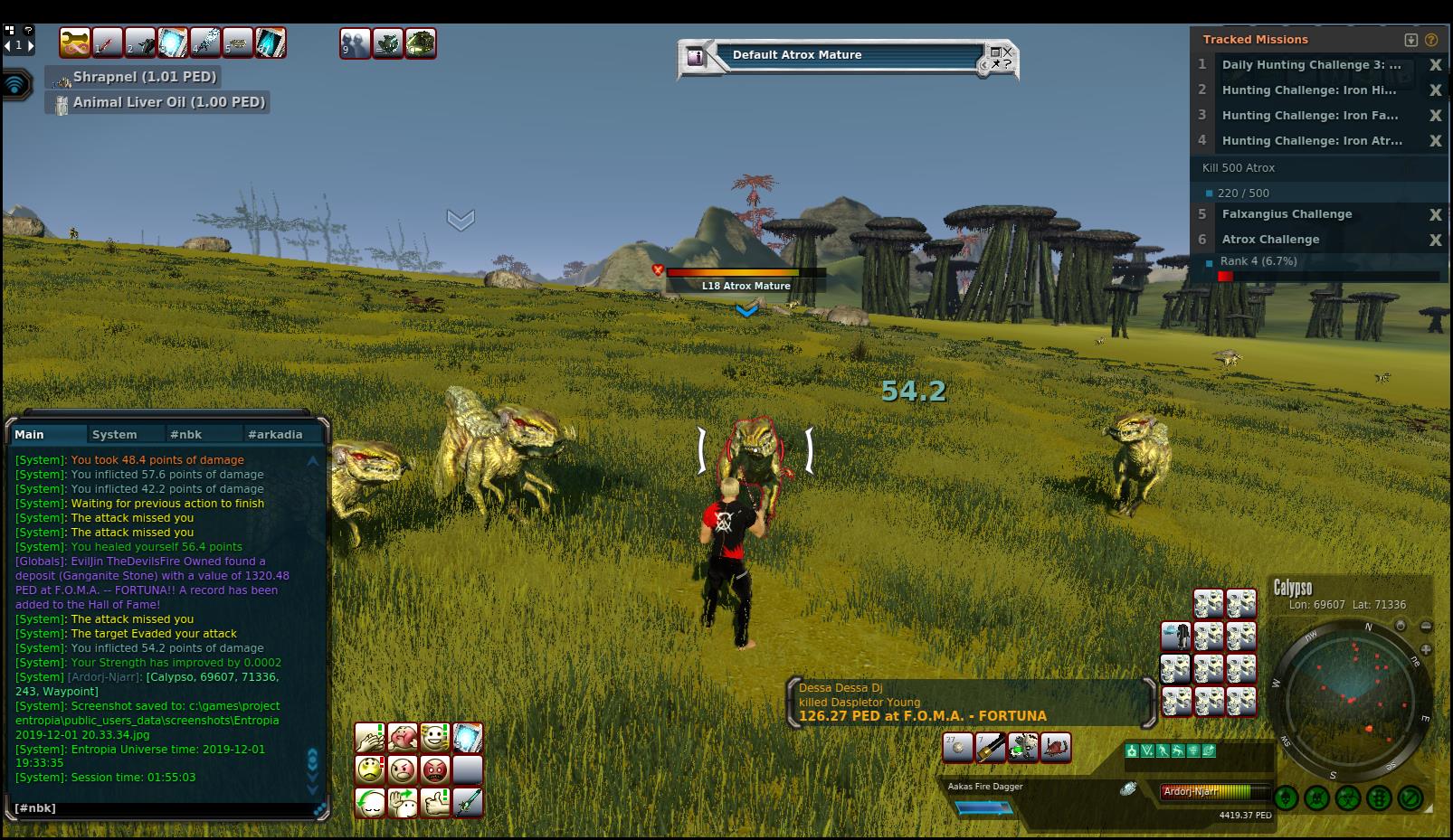Image resolution: width=1453 pixels, height=840 pixels.
Task: Activate the clapping hands emote
Action: [370, 738]
